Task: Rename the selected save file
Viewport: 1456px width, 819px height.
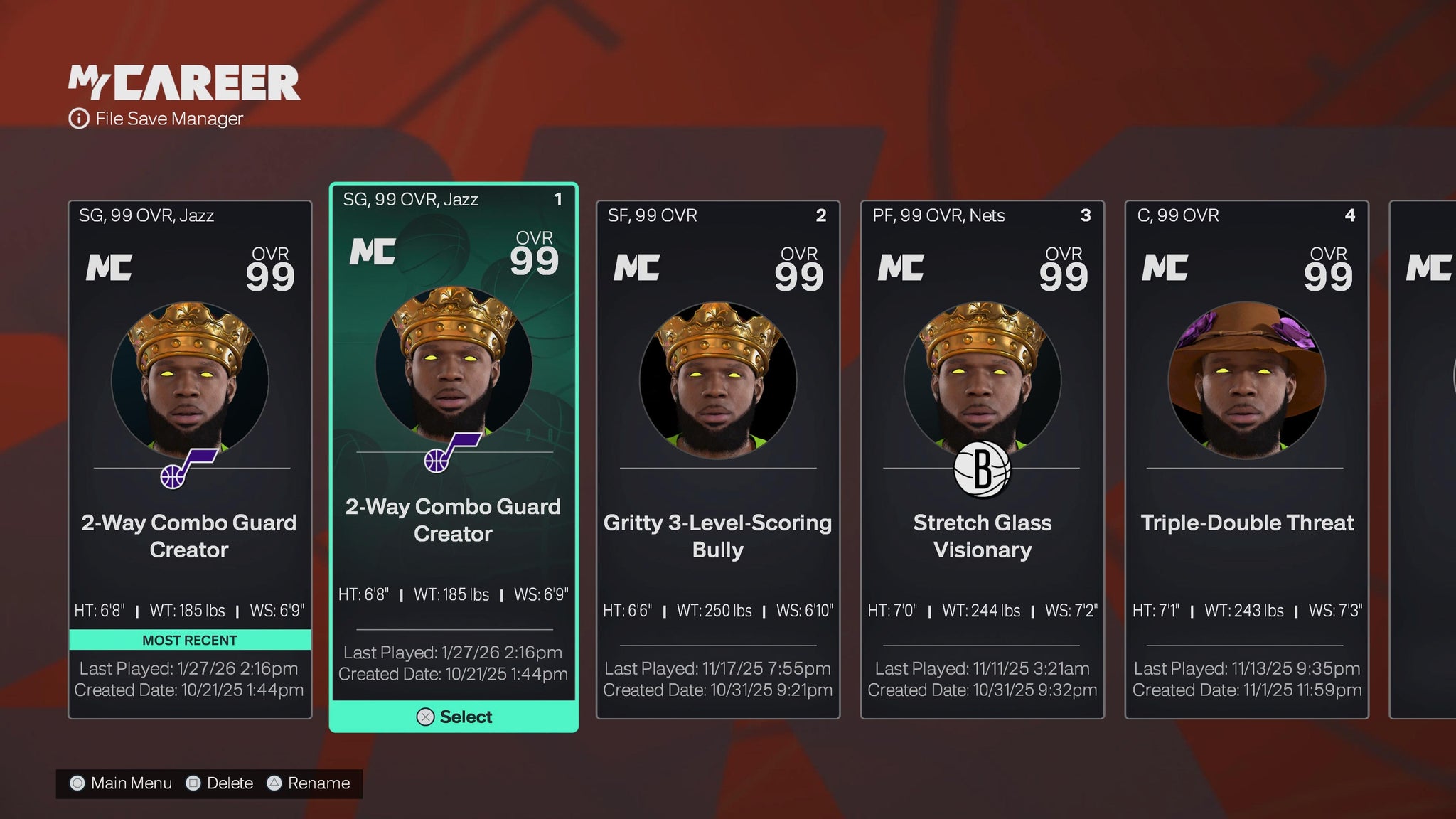Action: pos(309,783)
